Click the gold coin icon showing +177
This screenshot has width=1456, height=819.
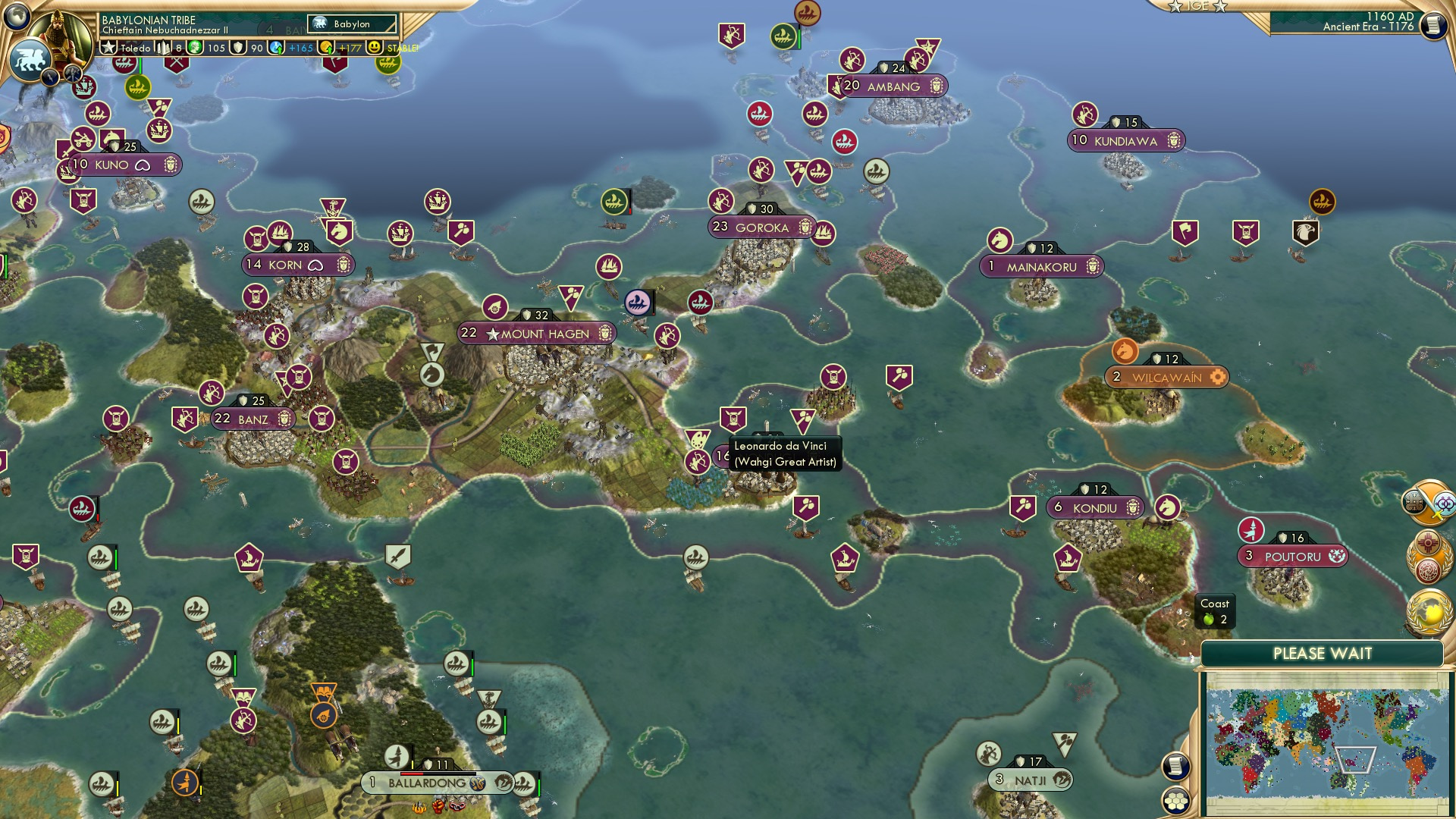pos(328,47)
